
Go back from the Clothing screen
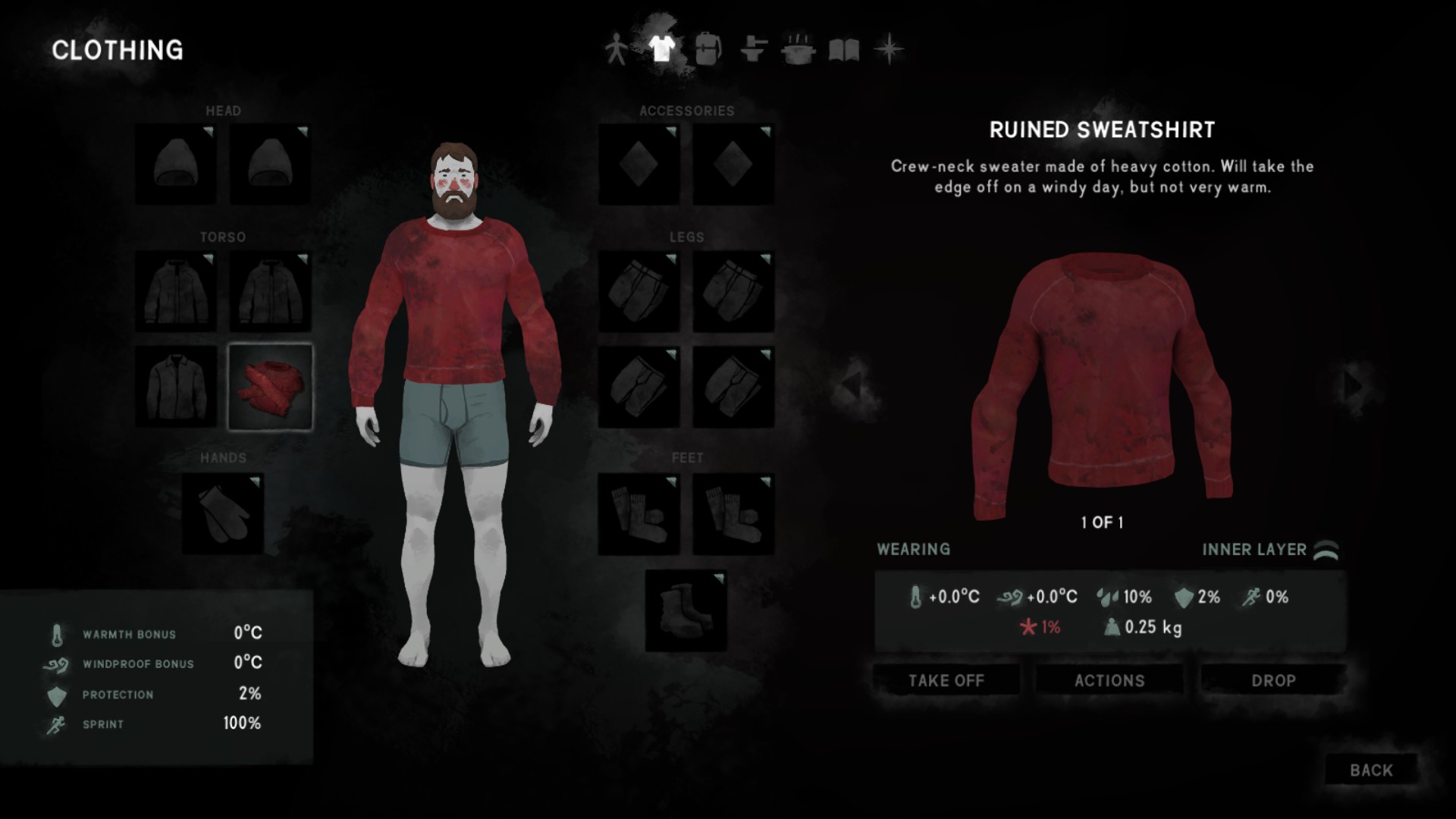point(1370,770)
